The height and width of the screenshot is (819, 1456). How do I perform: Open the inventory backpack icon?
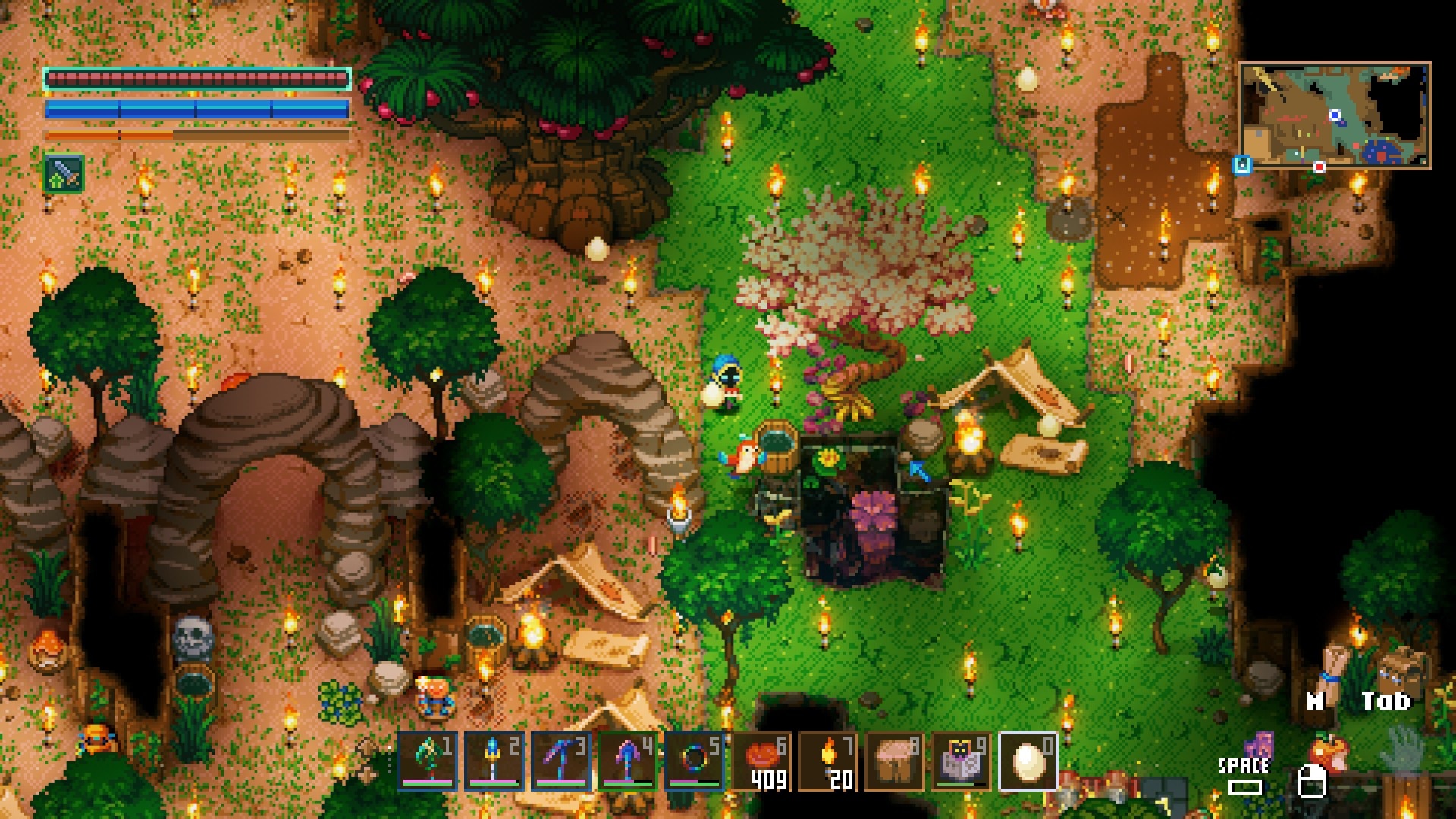[1397, 669]
